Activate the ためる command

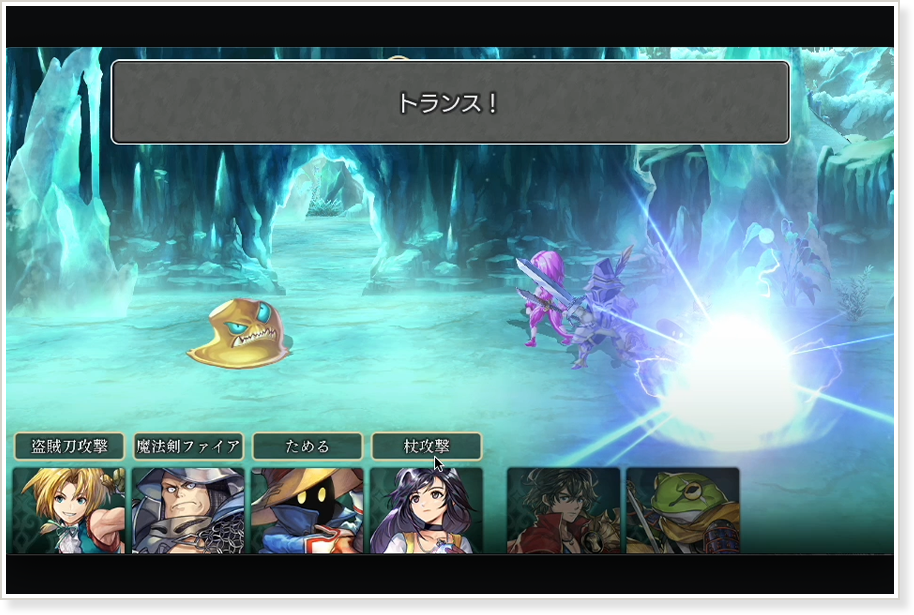pyautogui.click(x=307, y=446)
